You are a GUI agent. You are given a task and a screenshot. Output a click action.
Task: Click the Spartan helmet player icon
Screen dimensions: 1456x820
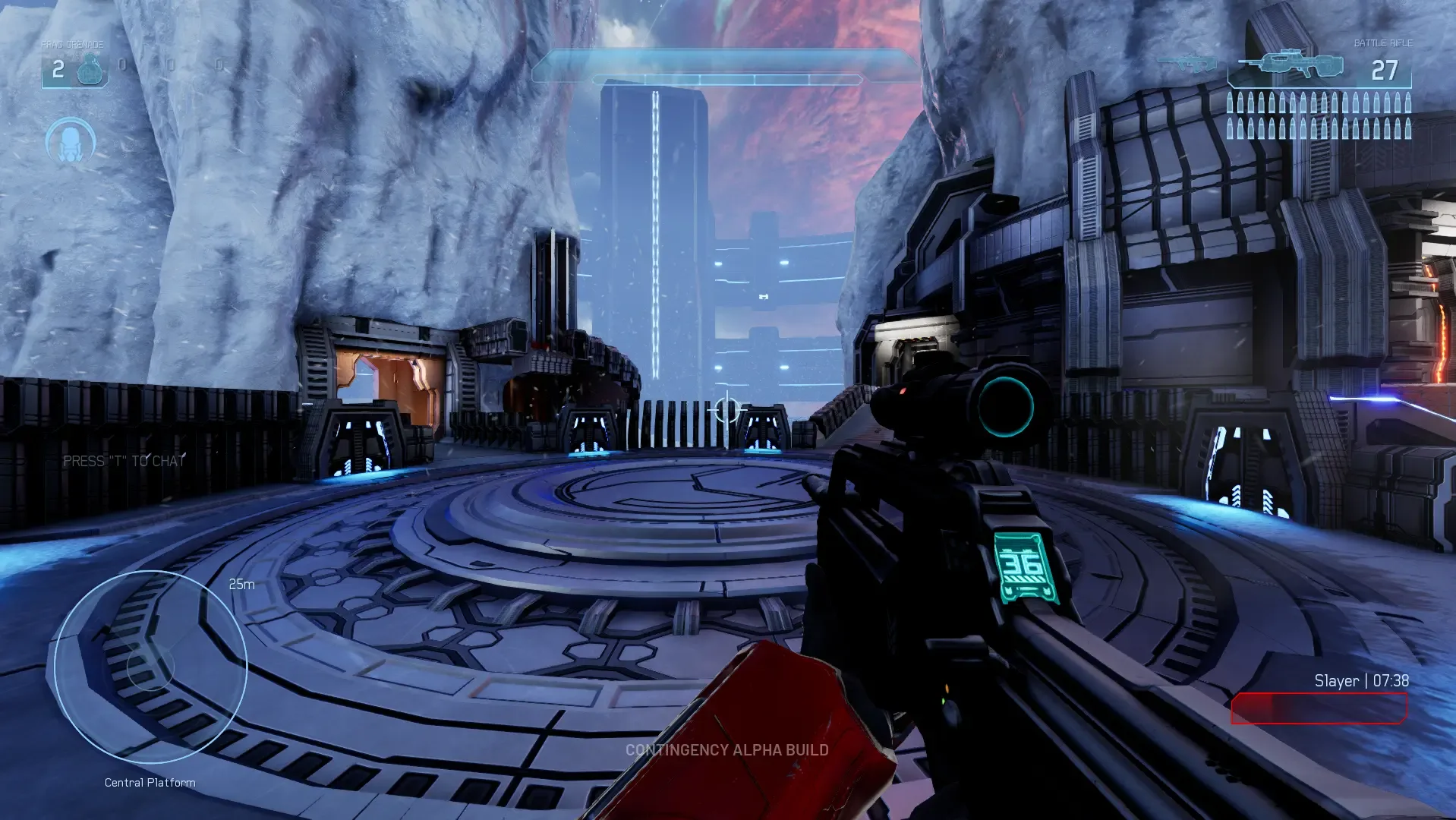(x=70, y=141)
